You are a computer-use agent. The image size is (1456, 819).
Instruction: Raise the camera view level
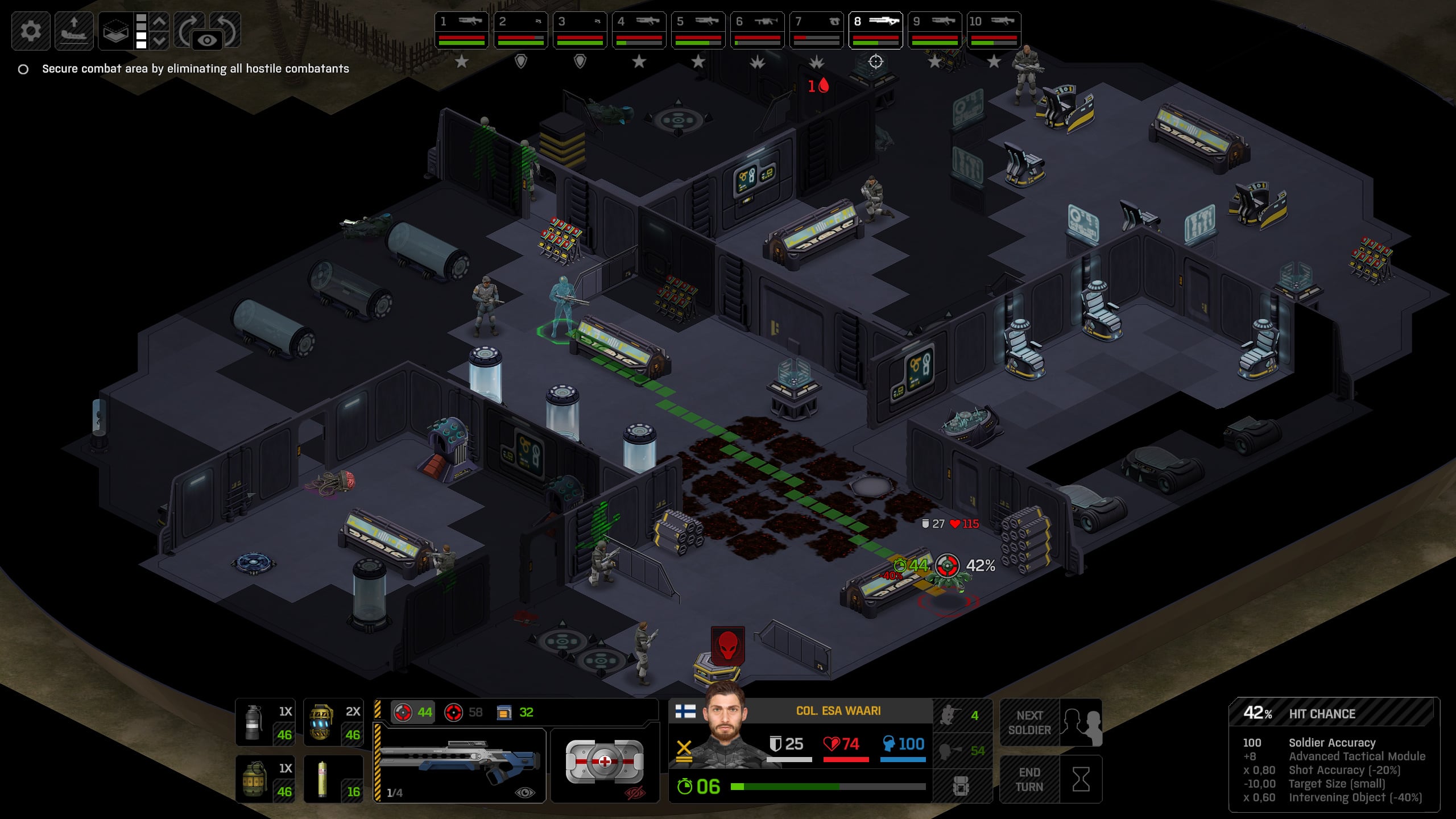point(160,22)
